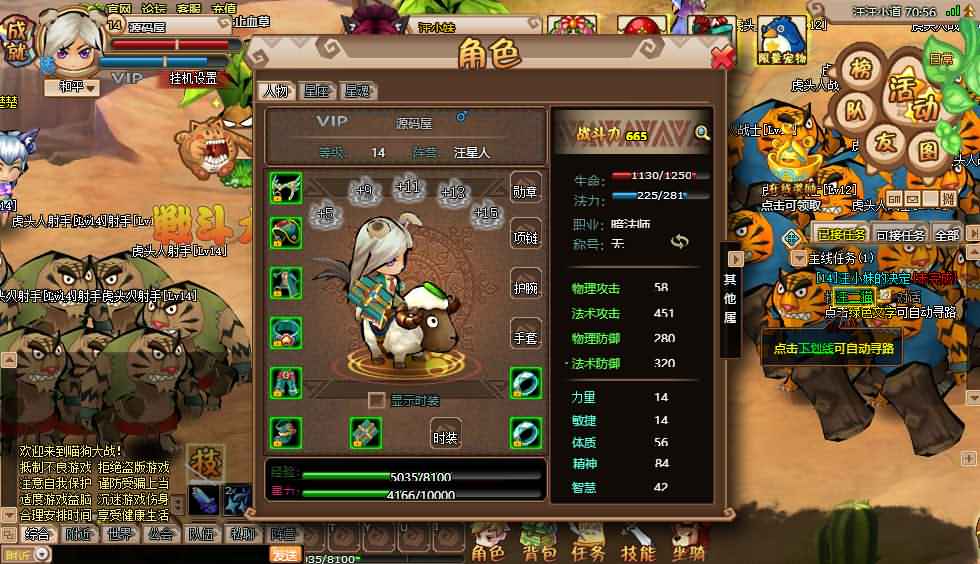Image resolution: width=980 pixels, height=564 pixels.
Task: Open the 背包 bag menu
Action: tap(539, 548)
